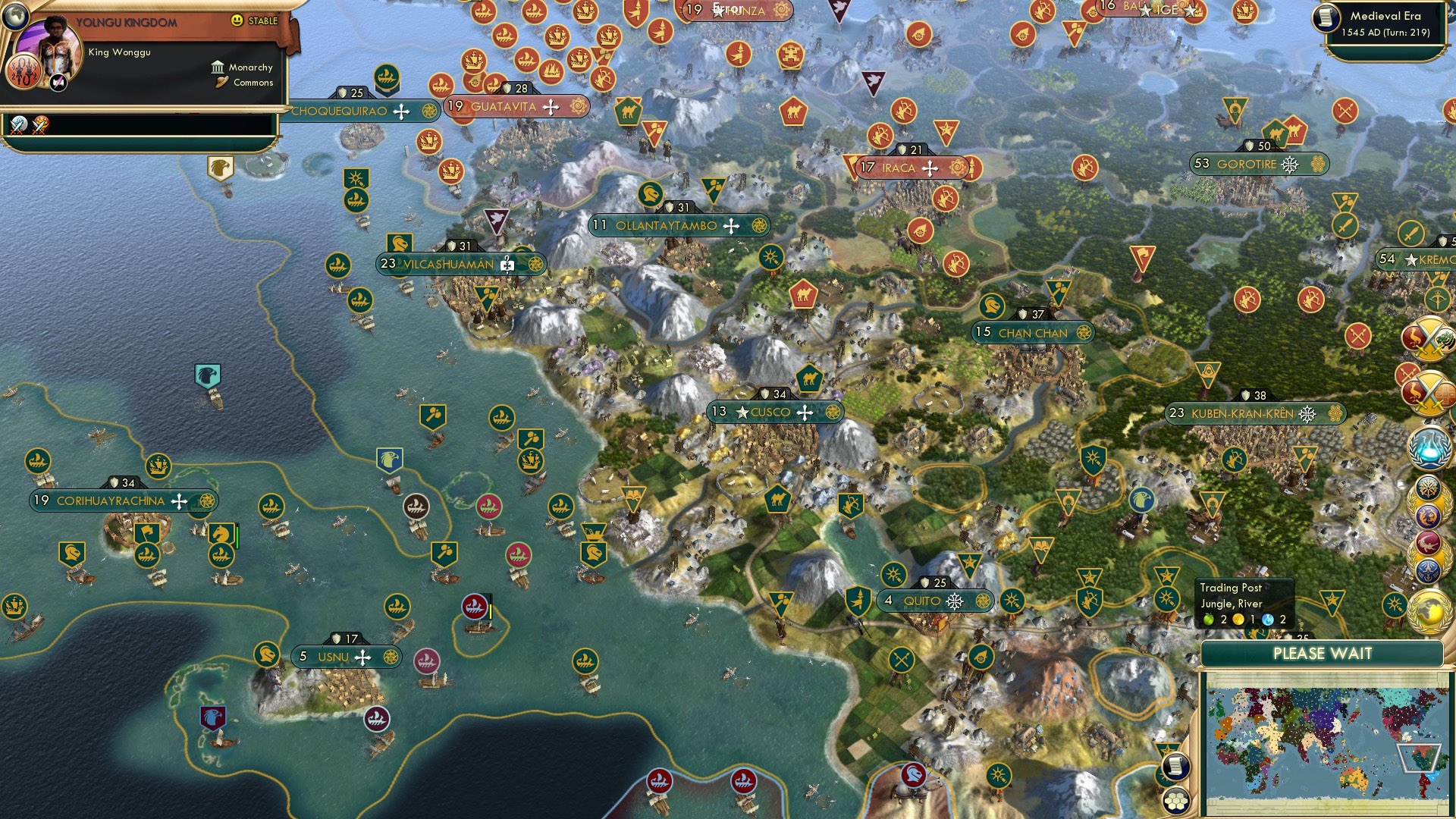Click the viewport rectangle on the minimap

click(x=1420, y=758)
